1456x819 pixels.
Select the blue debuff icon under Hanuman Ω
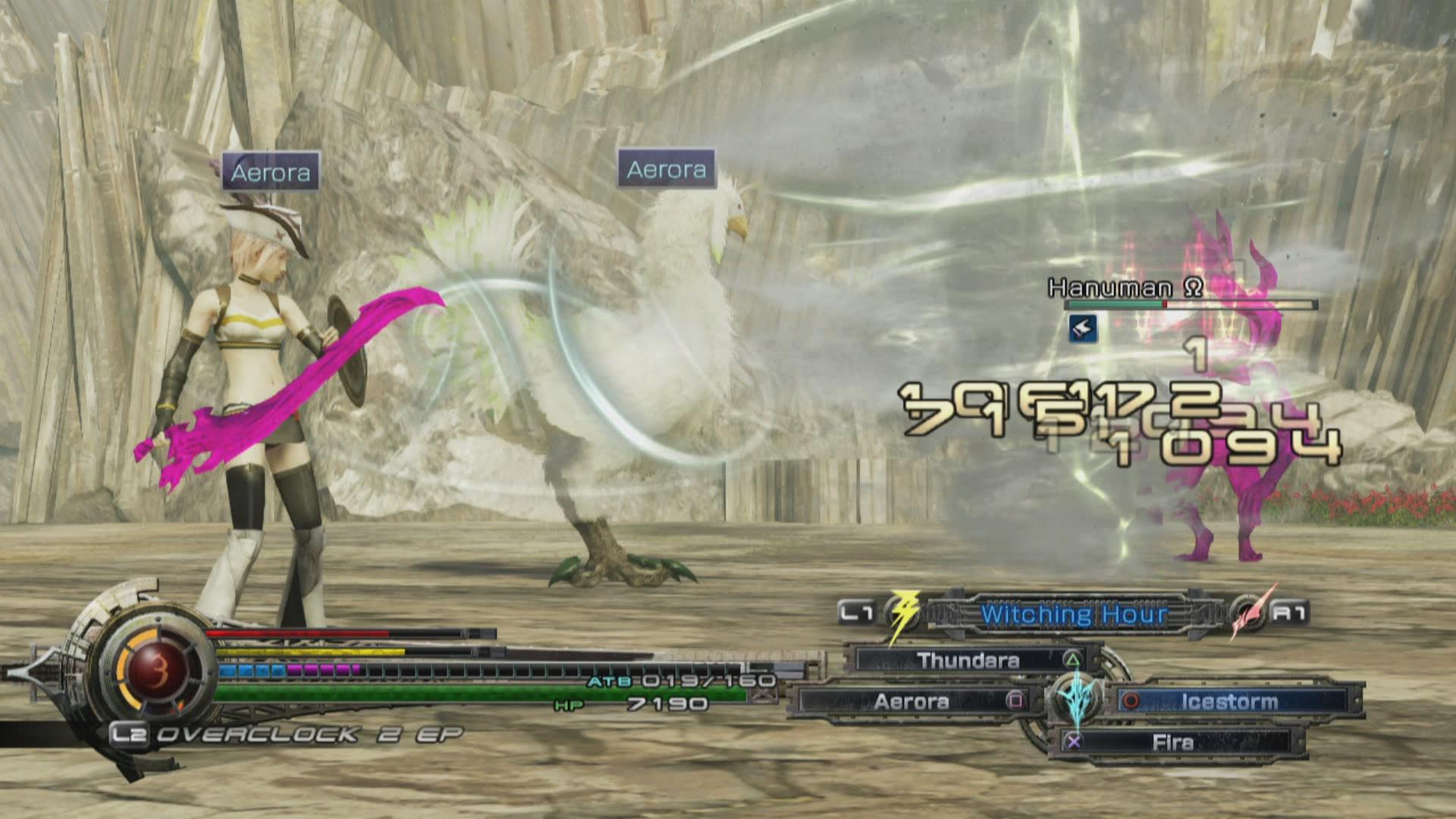tap(1084, 328)
